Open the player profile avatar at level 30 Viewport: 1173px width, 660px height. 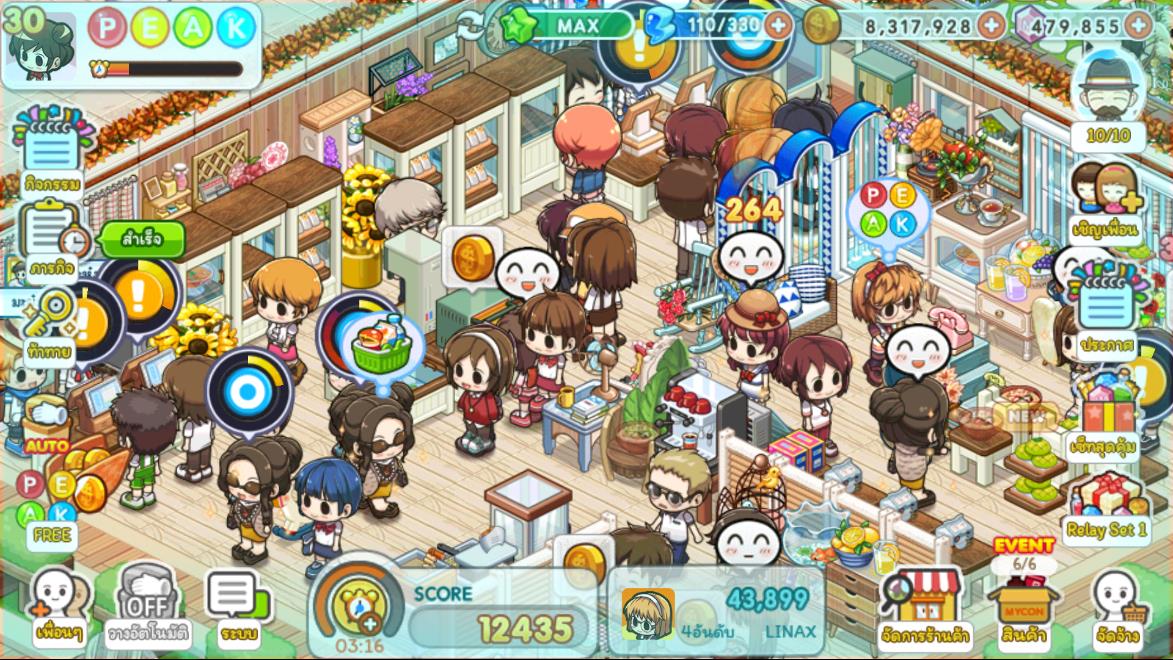40,46
